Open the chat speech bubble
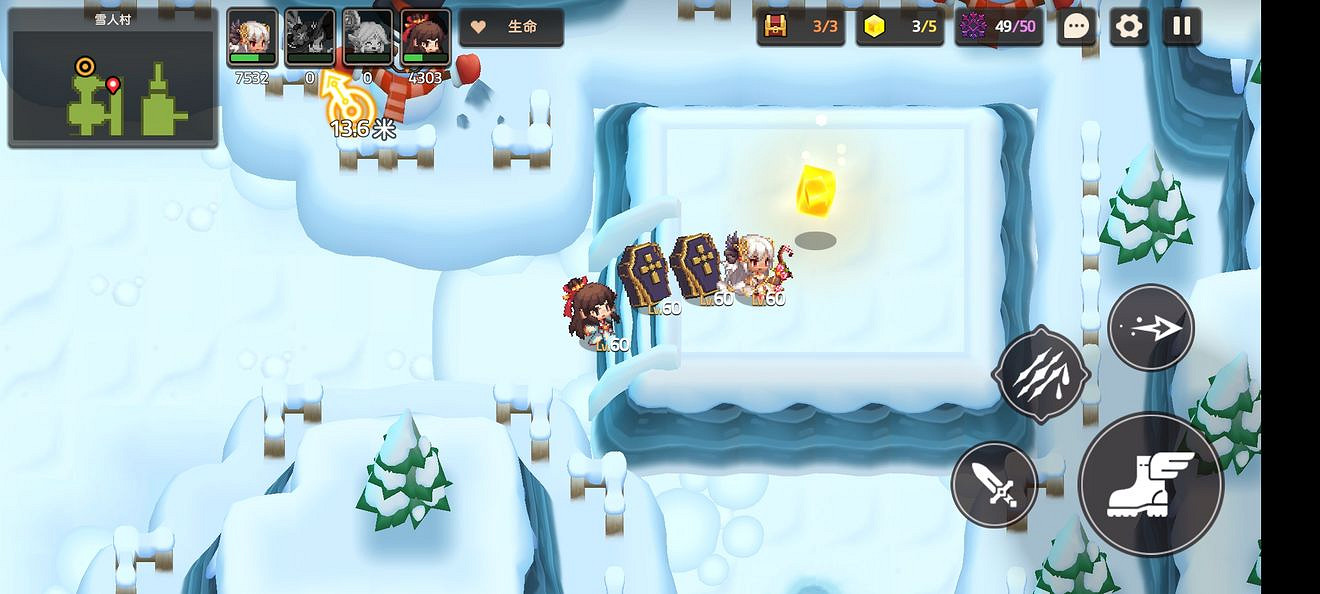This screenshot has height=594, width=1320. (x=1076, y=27)
